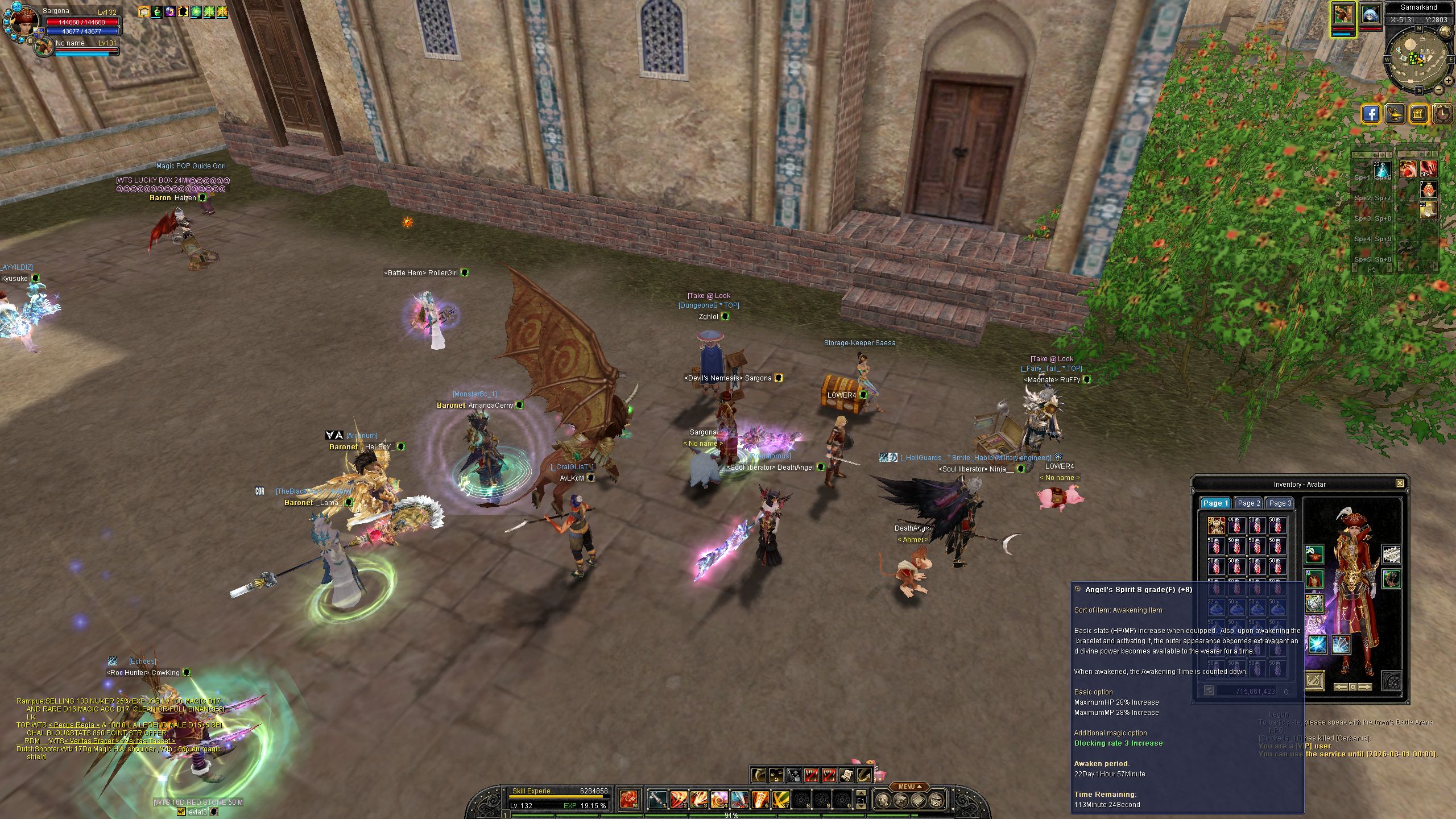Select the red potion stack of 44
The width and height of the screenshot is (1456, 819).
1236,526
